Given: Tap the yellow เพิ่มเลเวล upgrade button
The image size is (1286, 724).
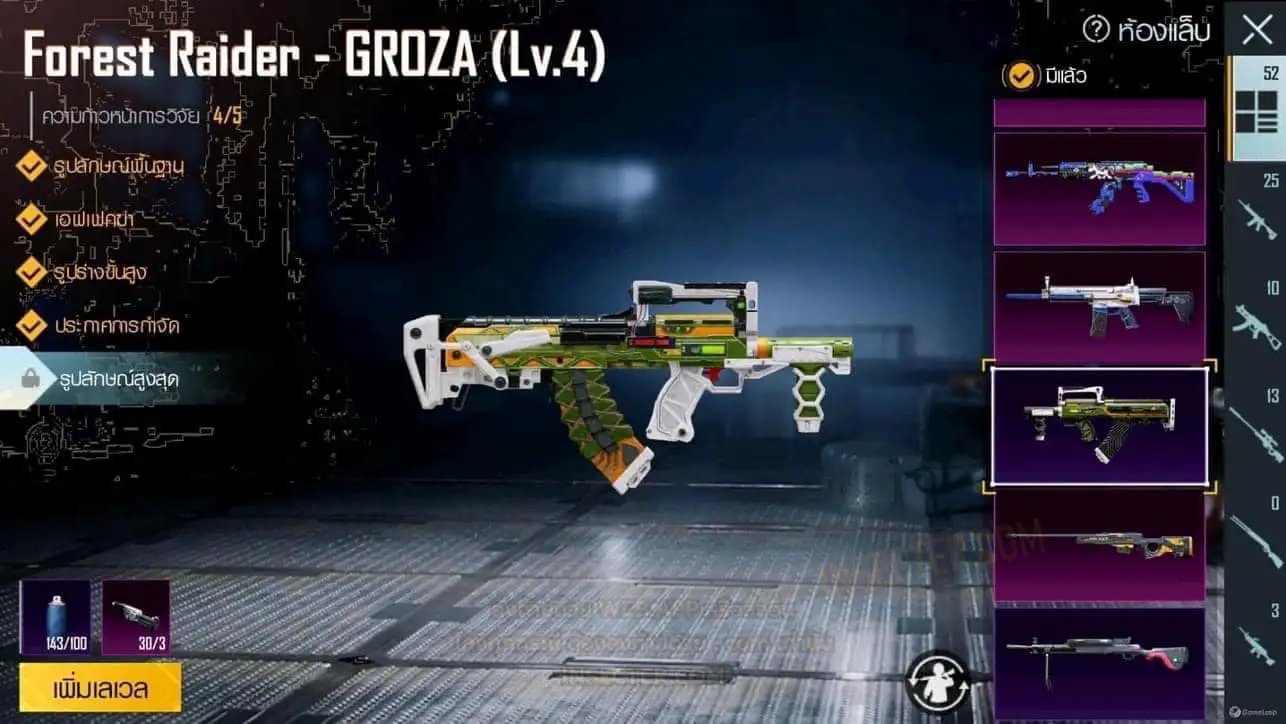Looking at the screenshot, I should pos(100,688).
